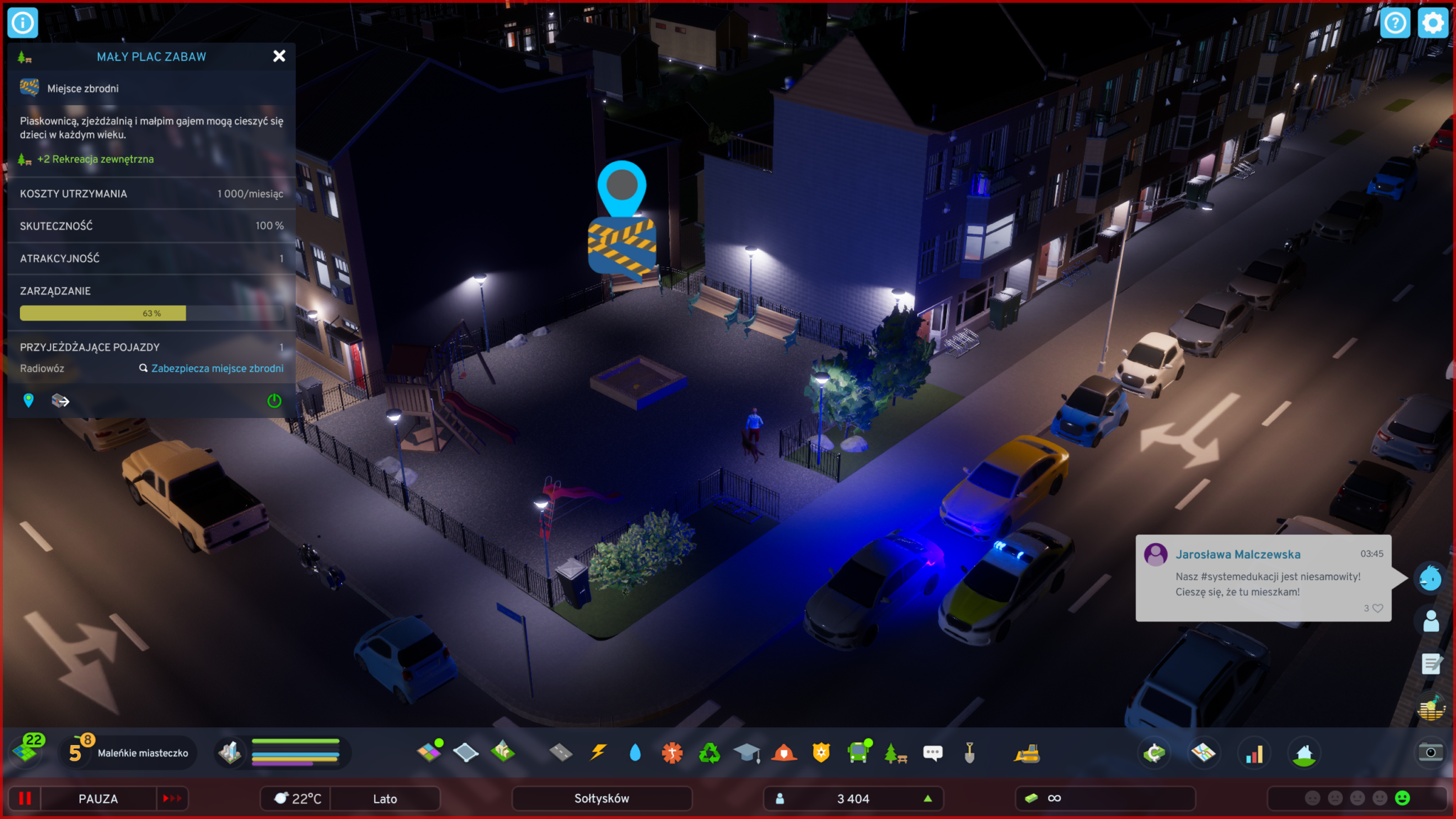Open the statistics bar chart panel
The width and height of the screenshot is (1456, 819).
pyautogui.click(x=1254, y=753)
